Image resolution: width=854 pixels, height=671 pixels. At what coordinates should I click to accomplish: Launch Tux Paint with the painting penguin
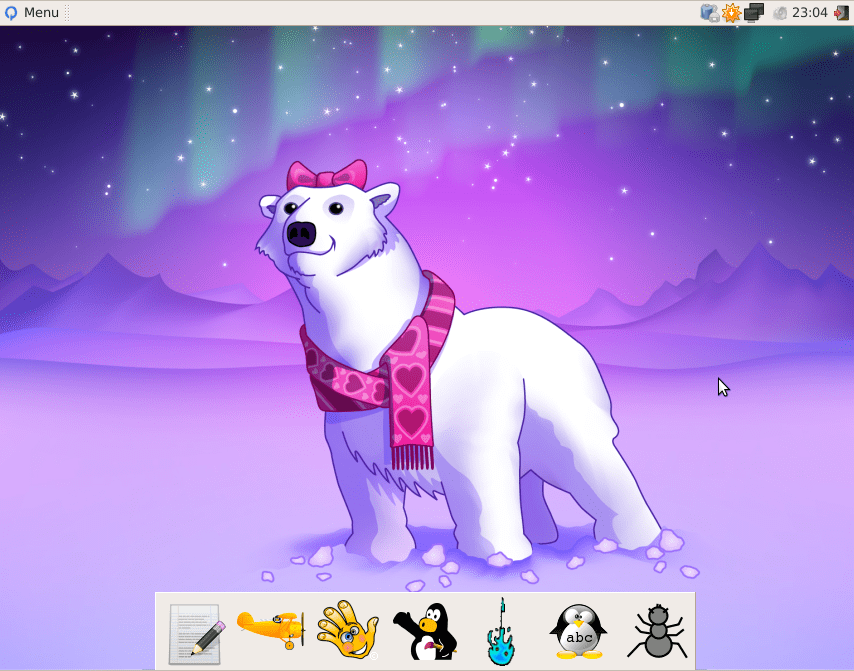pyautogui.click(x=425, y=632)
